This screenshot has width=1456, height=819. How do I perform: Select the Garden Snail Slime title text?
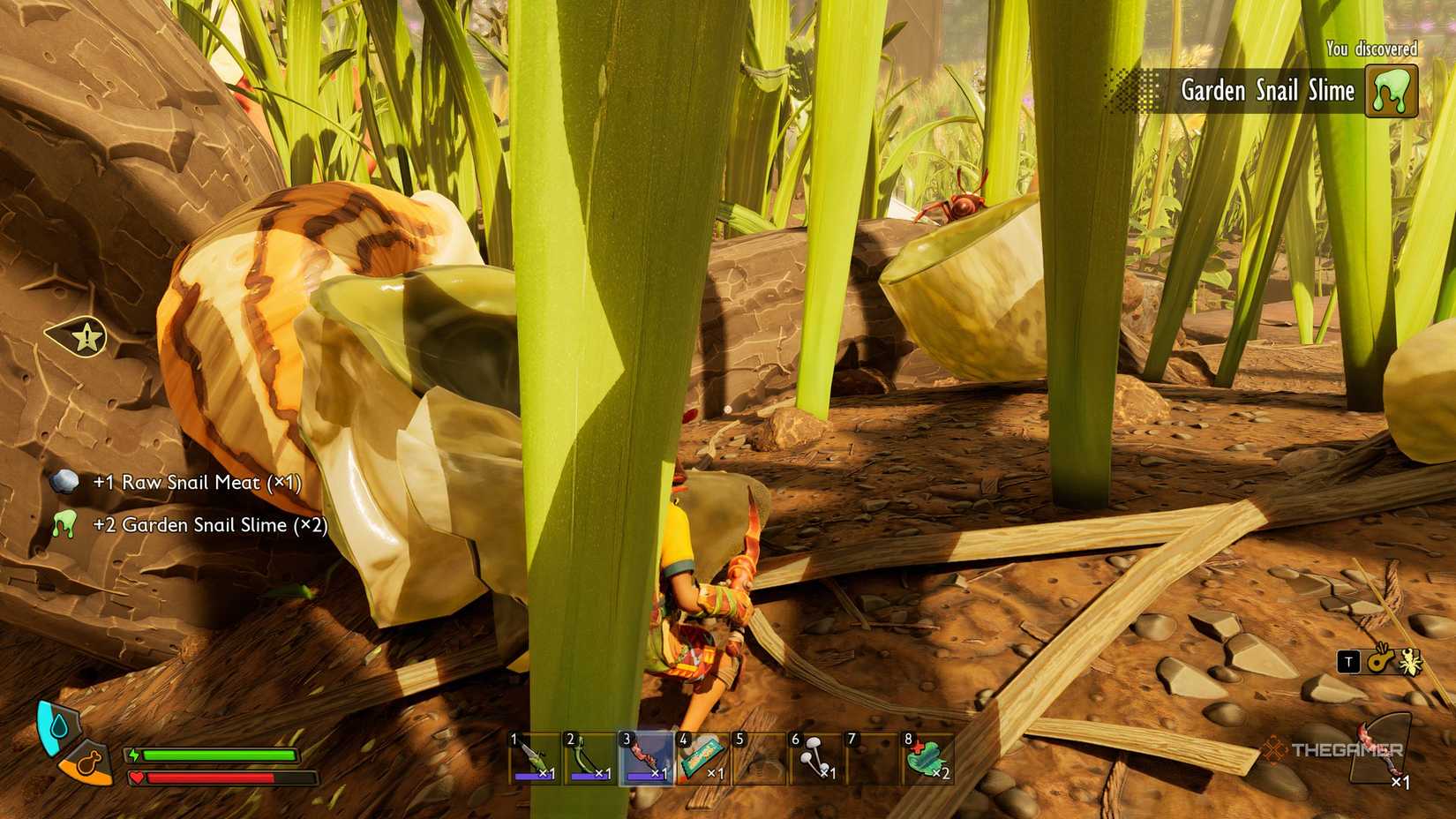click(1266, 91)
